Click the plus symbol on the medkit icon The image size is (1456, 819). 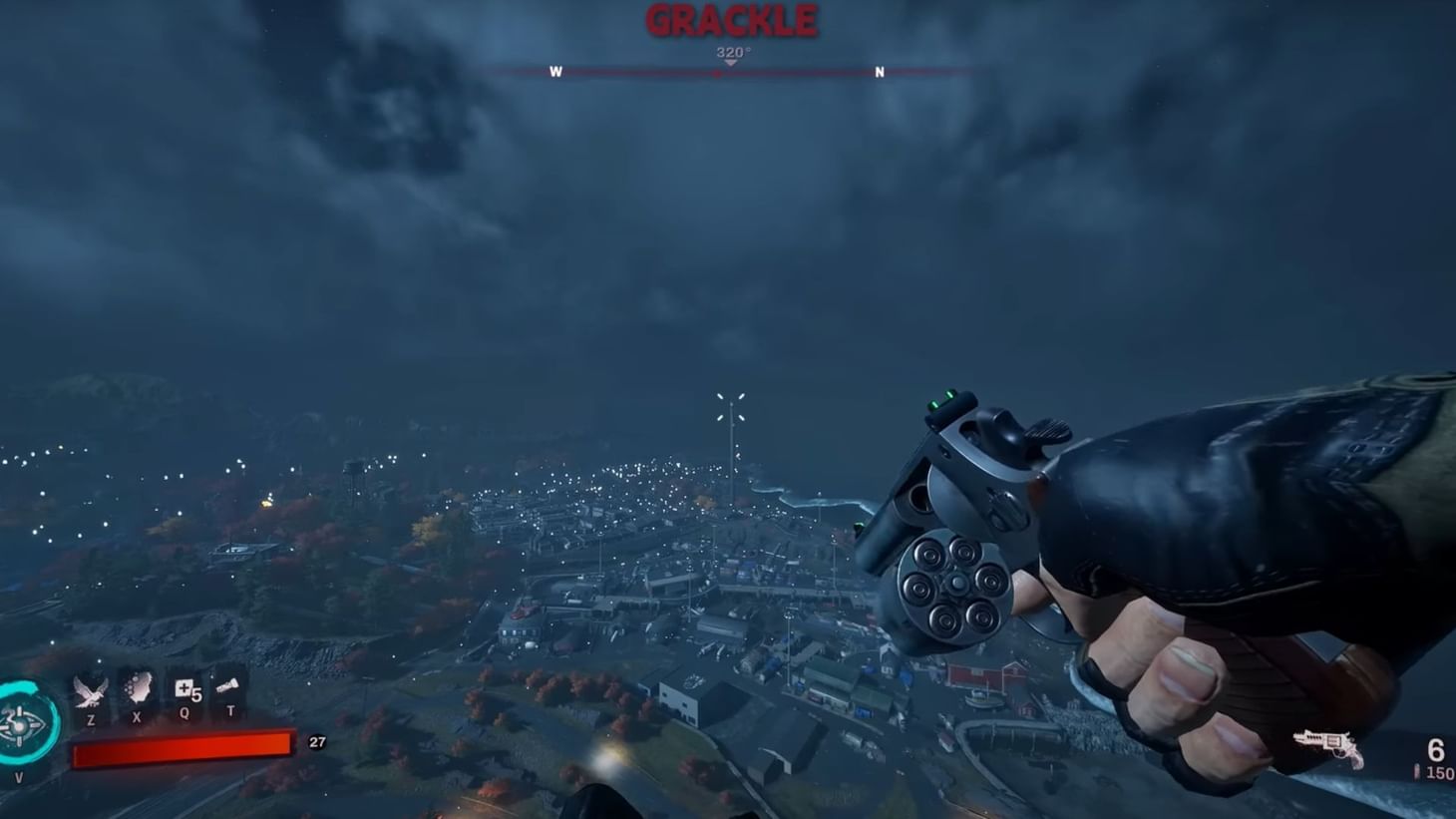click(x=185, y=688)
